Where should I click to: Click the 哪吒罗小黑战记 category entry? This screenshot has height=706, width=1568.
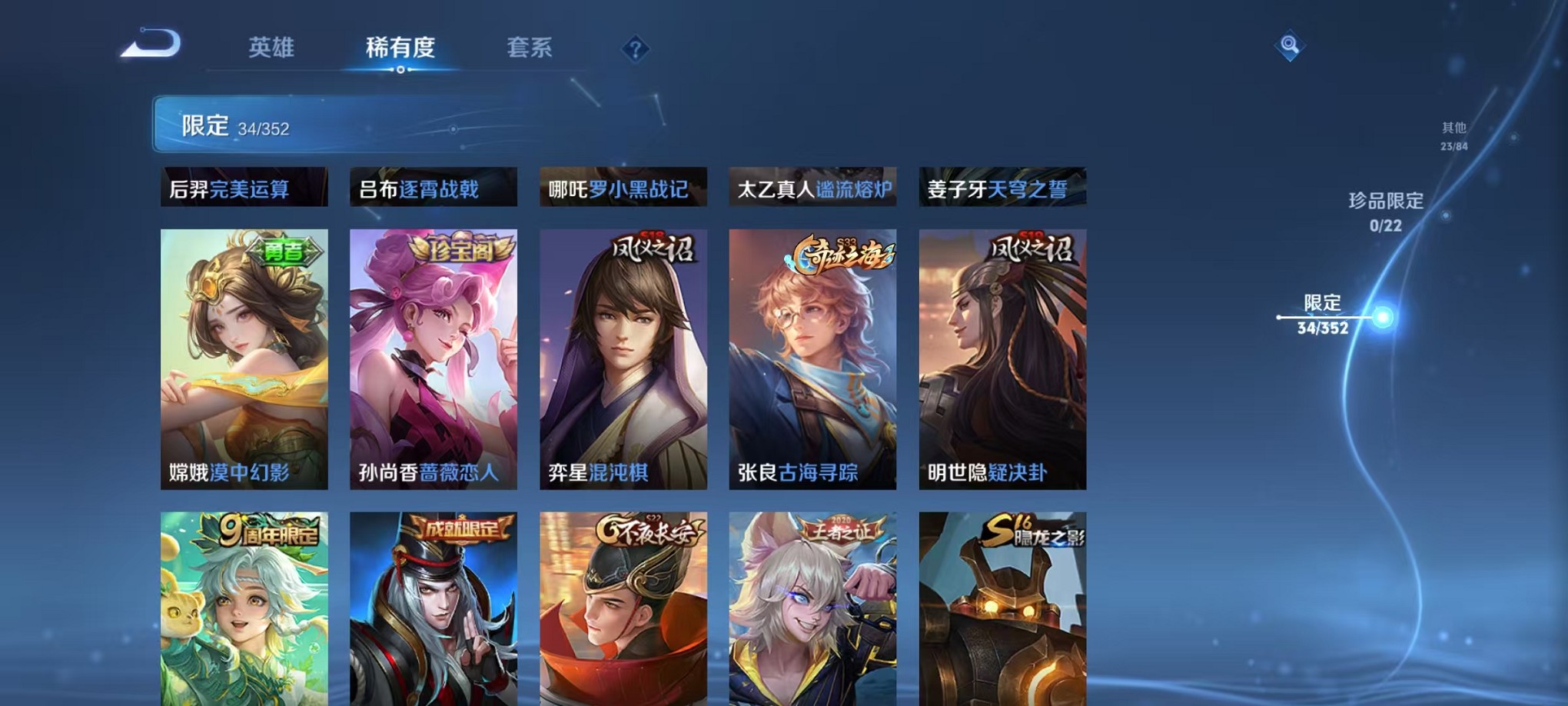point(623,188)
